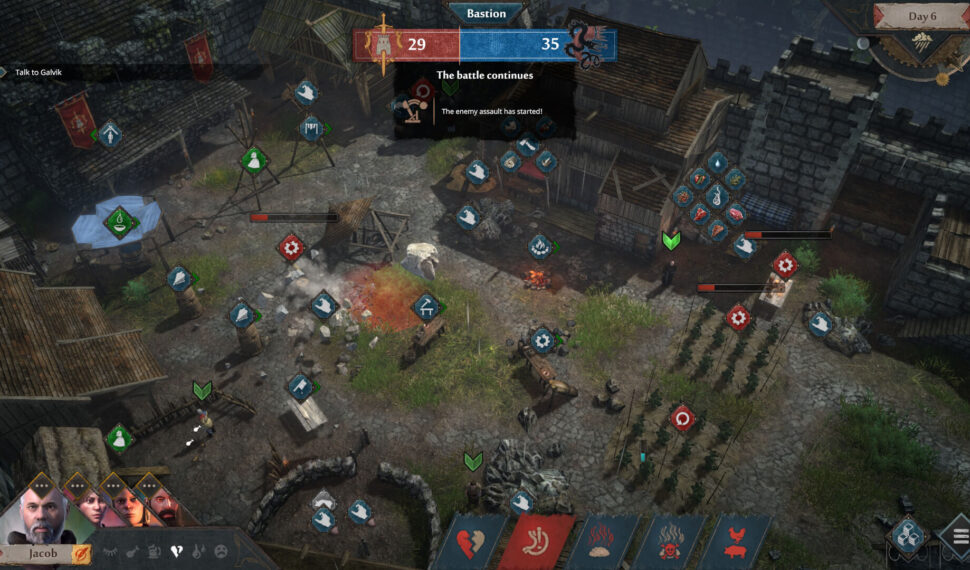
Task: Select the red highlighted flag button
Action: (537, 542)
